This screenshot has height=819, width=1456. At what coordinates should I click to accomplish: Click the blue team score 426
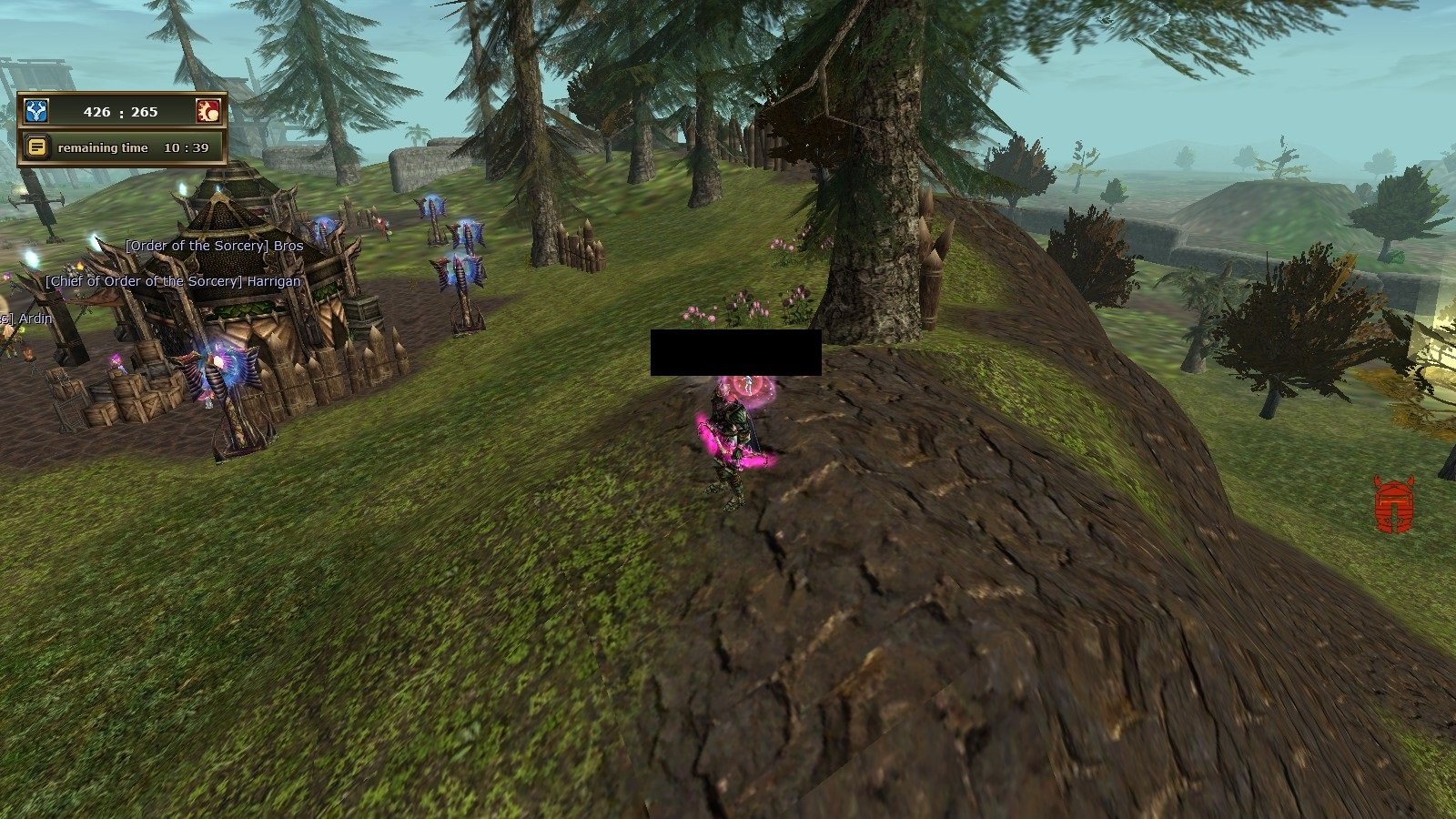click(96, 112)
